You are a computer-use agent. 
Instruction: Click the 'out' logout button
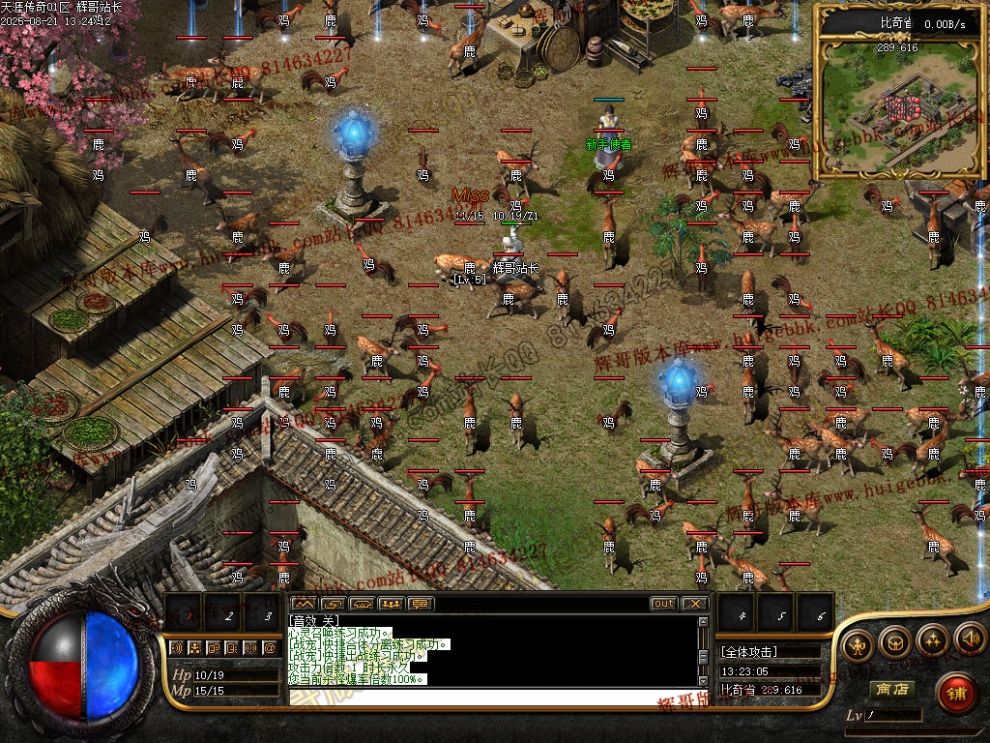[663, 604]
